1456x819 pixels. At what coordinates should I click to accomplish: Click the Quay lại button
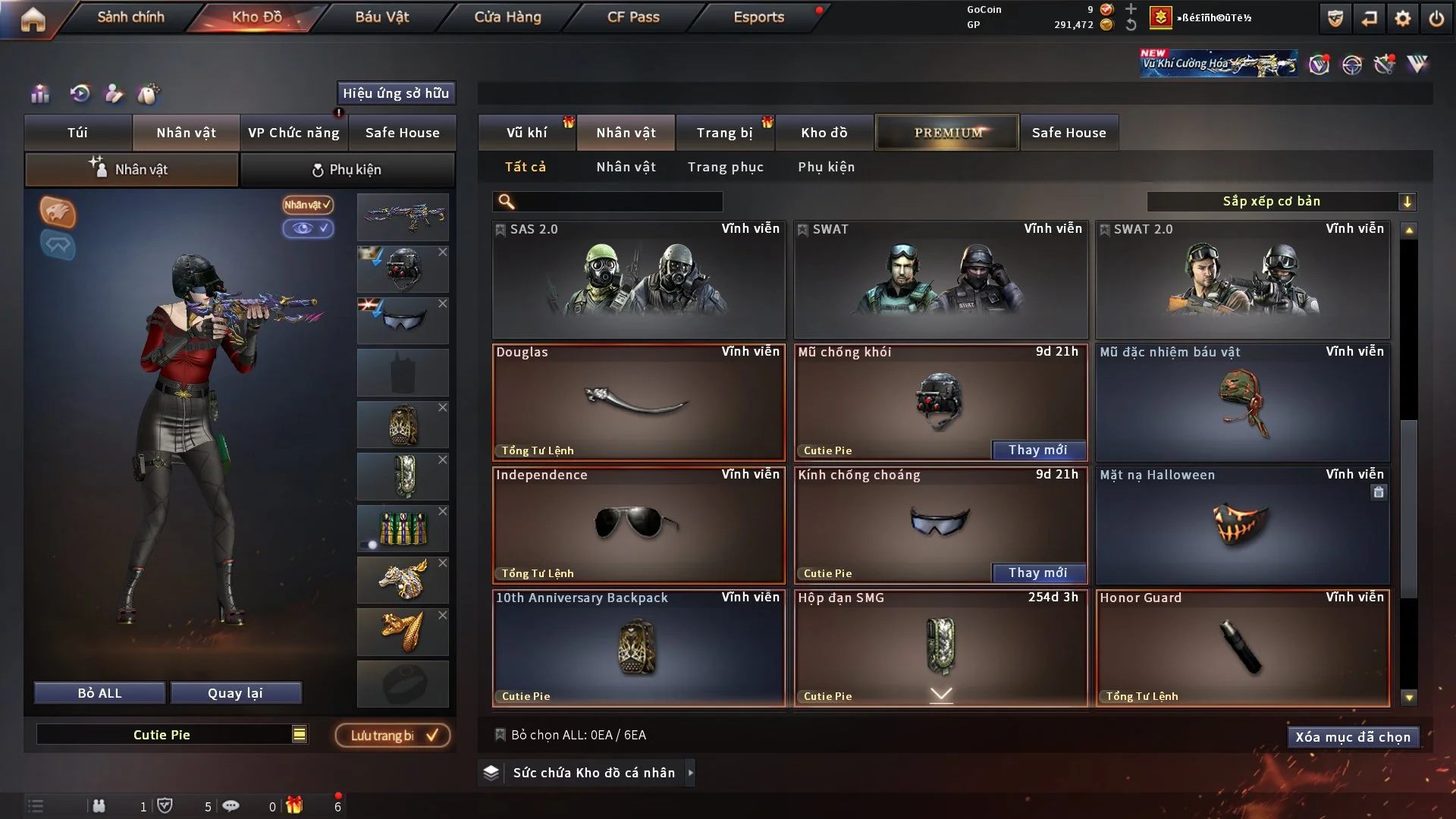pos(235,693)
